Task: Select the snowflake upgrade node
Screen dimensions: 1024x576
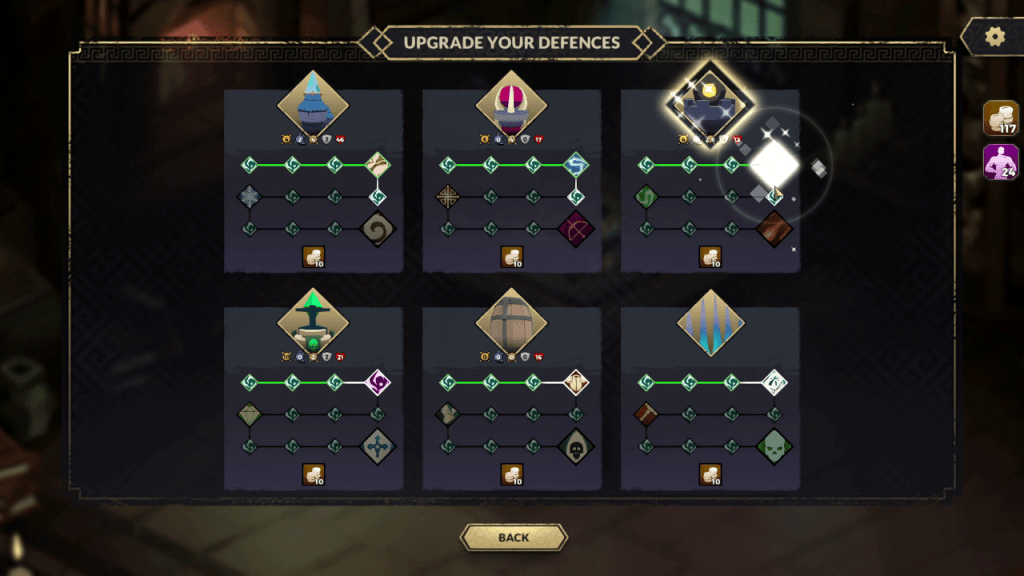Action: pos(250,197)
